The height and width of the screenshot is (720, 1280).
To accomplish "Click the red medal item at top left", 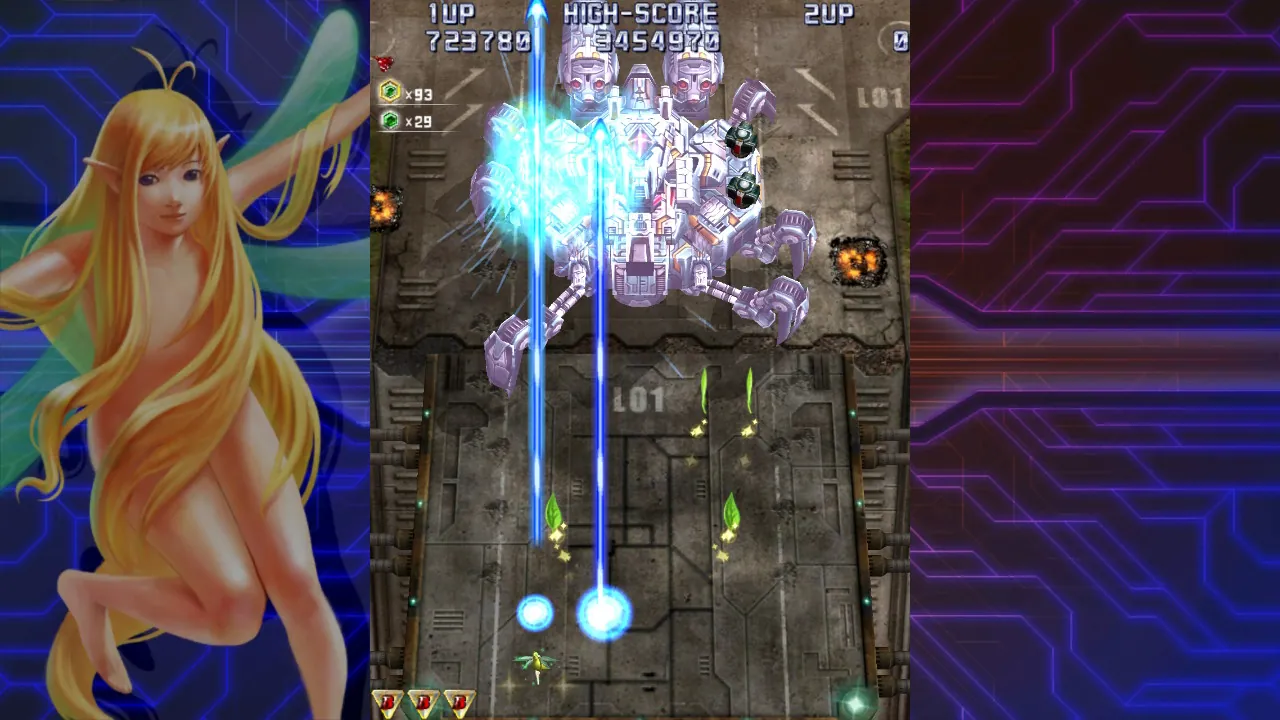I will pos(385,60).
